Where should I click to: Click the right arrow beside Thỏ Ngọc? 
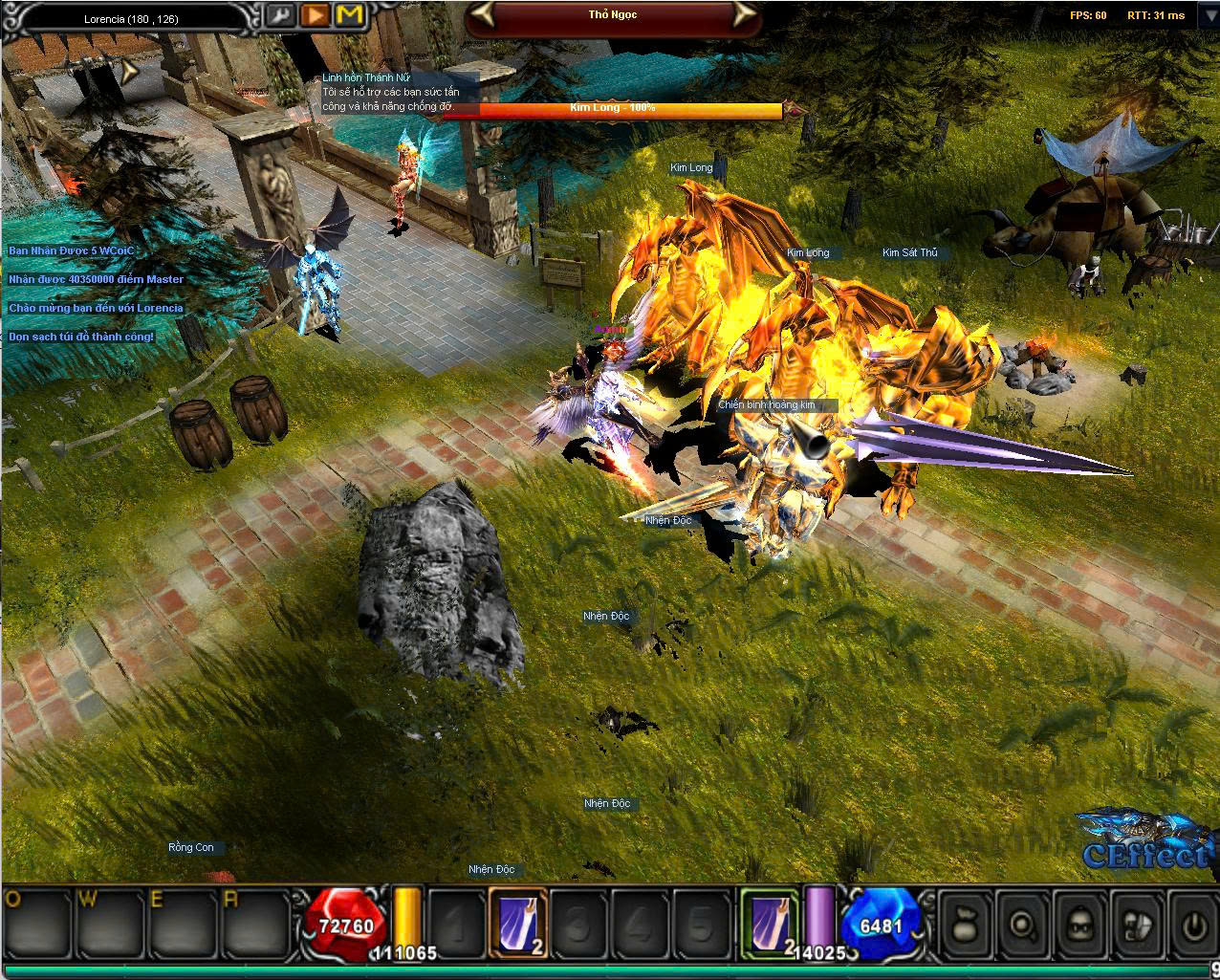pyautogui.click(x=745, y=14)
